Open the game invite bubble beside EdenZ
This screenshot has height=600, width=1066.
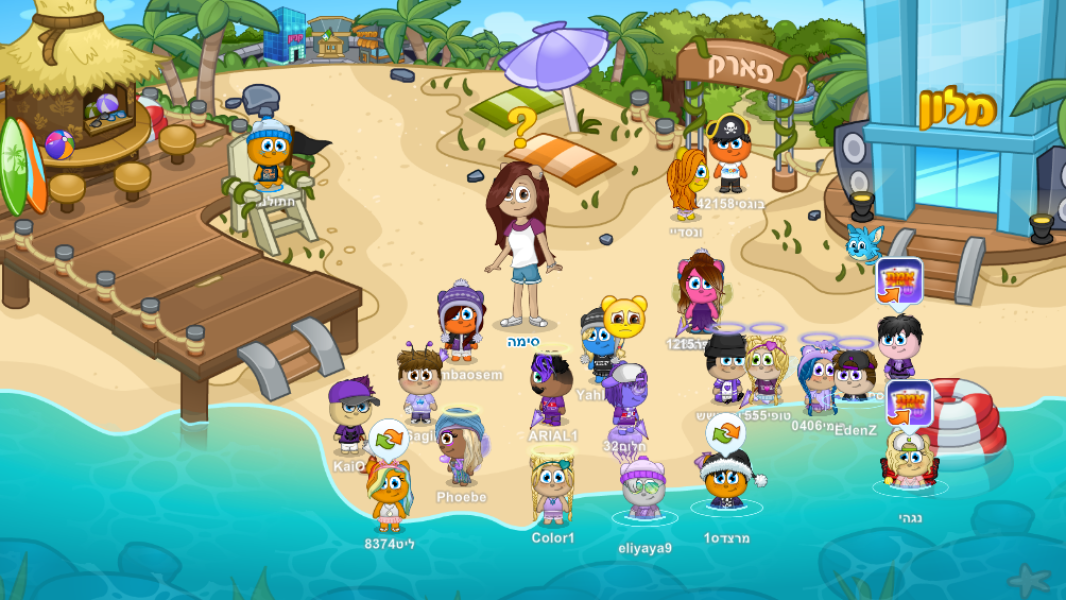coord(899,281)
